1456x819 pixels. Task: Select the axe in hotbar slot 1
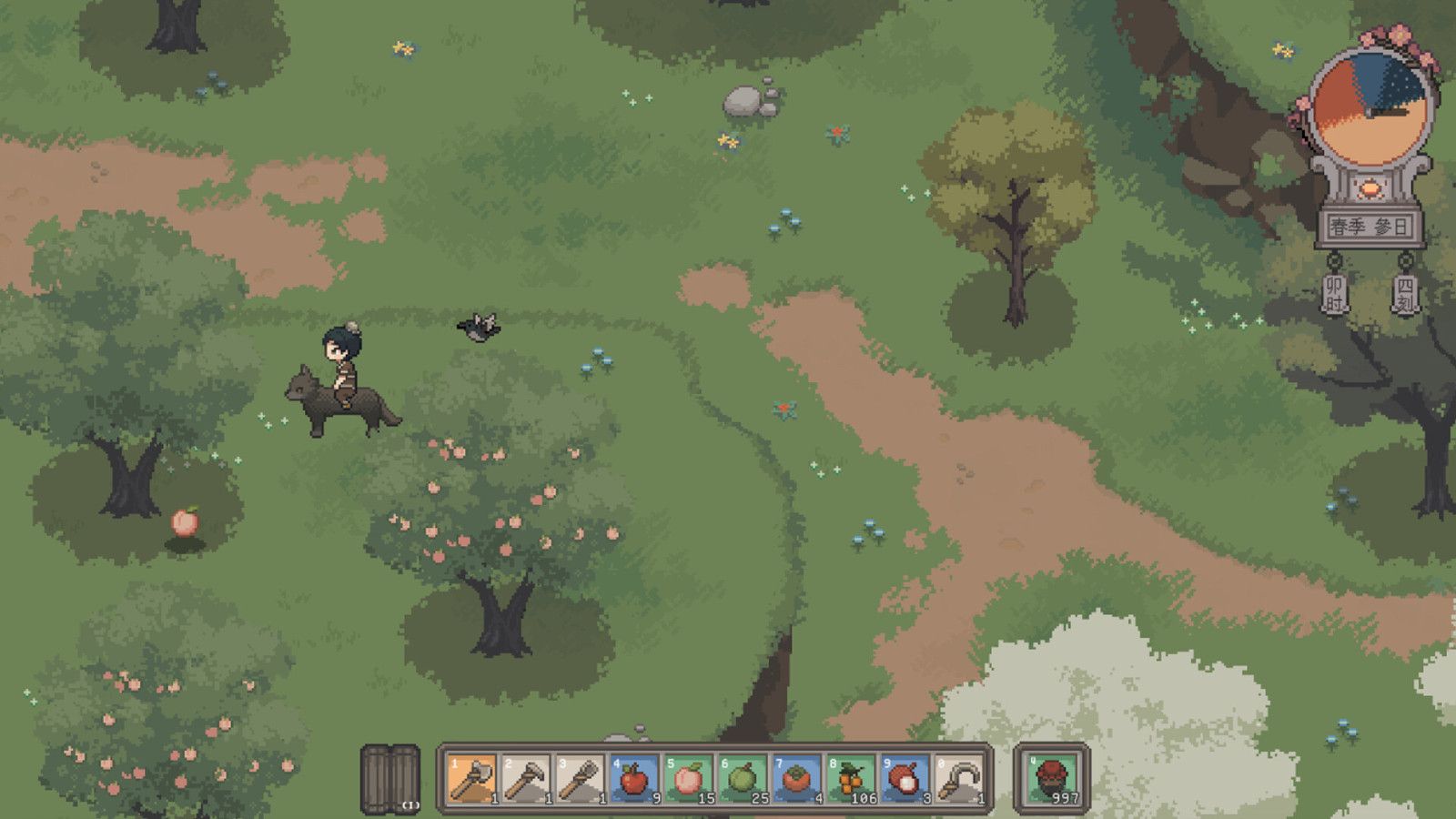pyautogui.click(x=471, y=779)
